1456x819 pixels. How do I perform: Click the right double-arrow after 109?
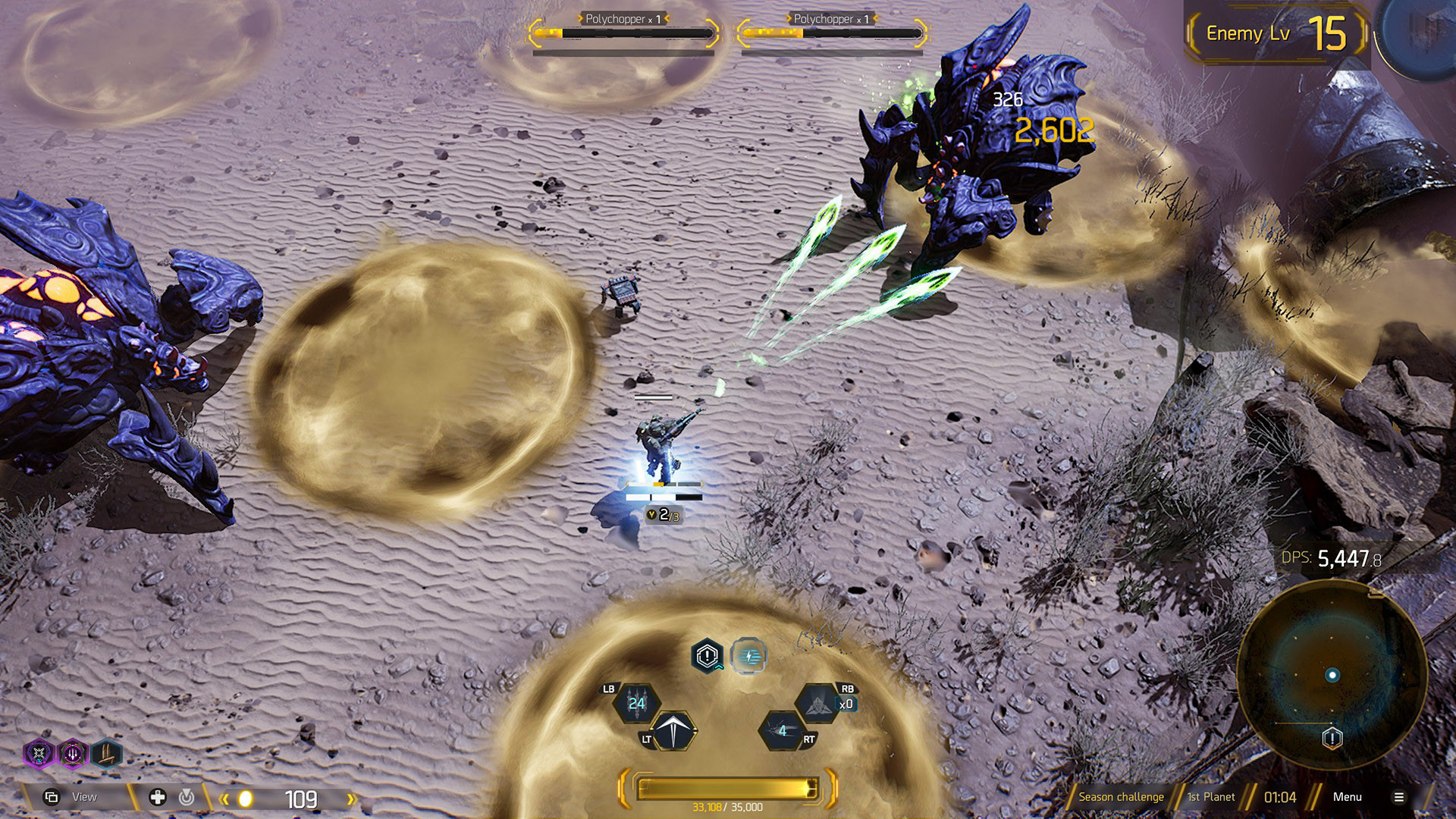click(350, 799)
